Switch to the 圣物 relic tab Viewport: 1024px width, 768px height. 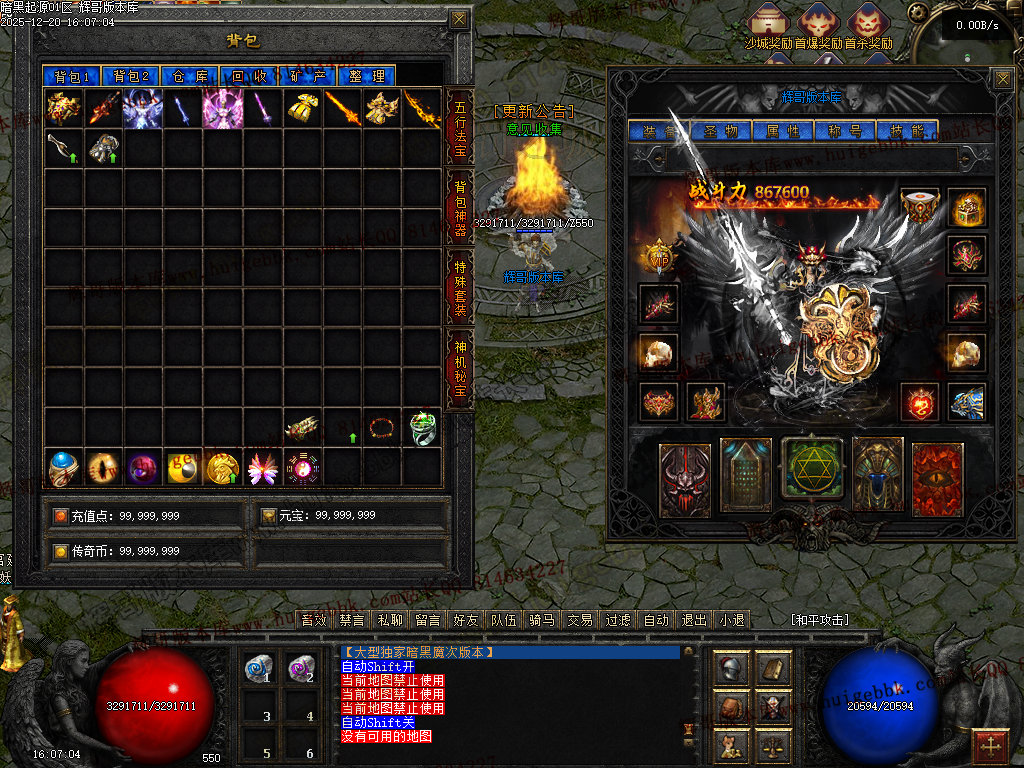pyautogui.click(x=720, y=131)
